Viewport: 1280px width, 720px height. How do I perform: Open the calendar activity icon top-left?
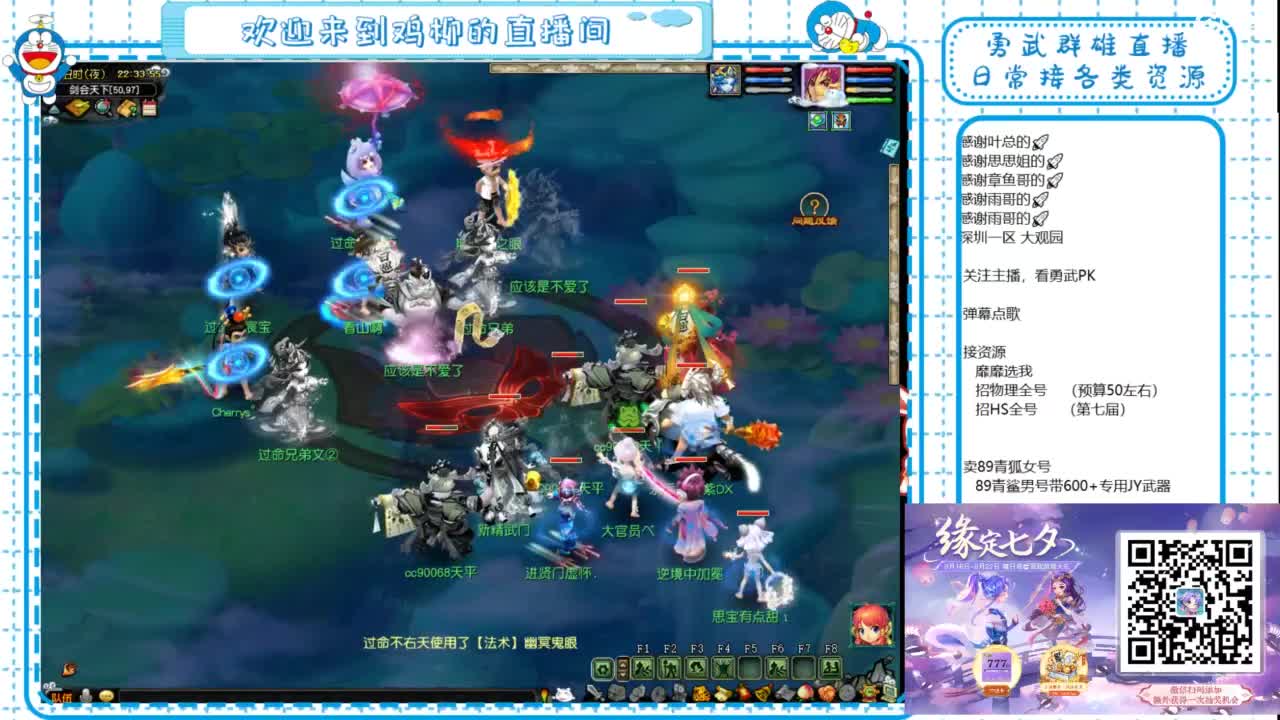(x=150, y=108)
